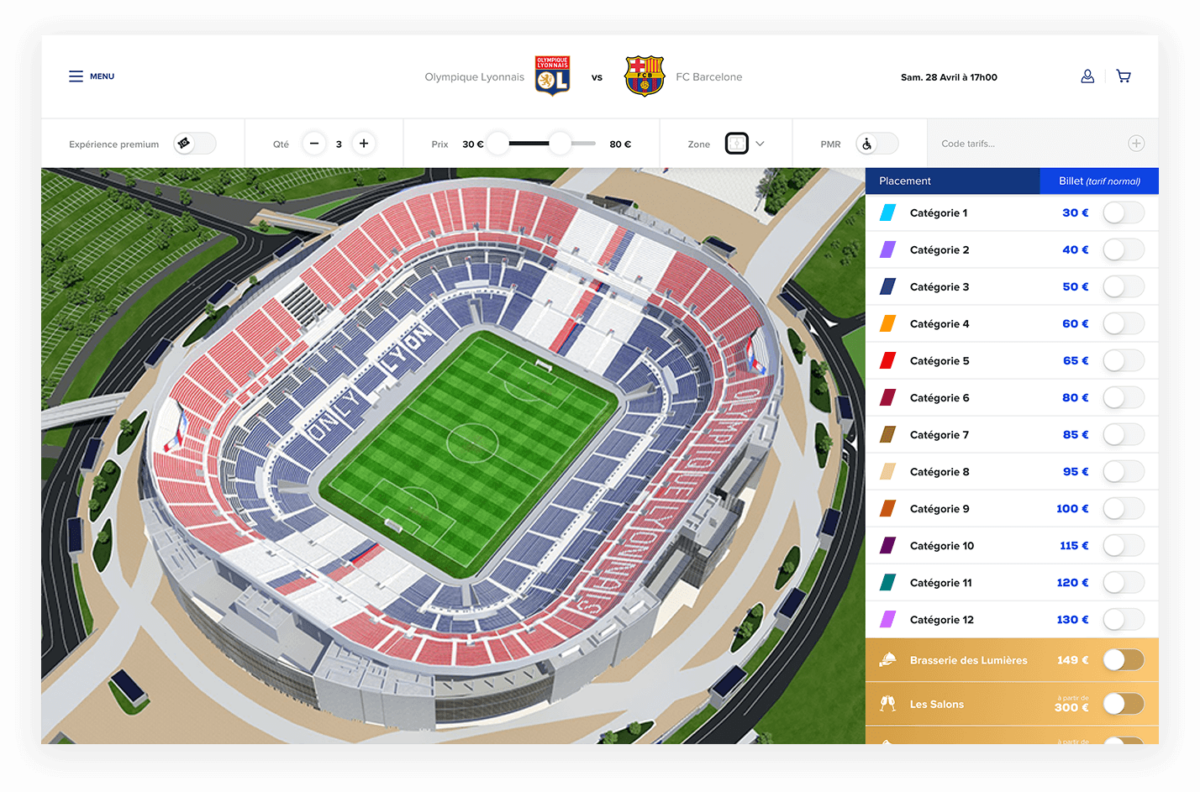Viewport: 1200px width, 792px height.
Task: Toggle Les Salons premium option
Action: [1123, 704]
